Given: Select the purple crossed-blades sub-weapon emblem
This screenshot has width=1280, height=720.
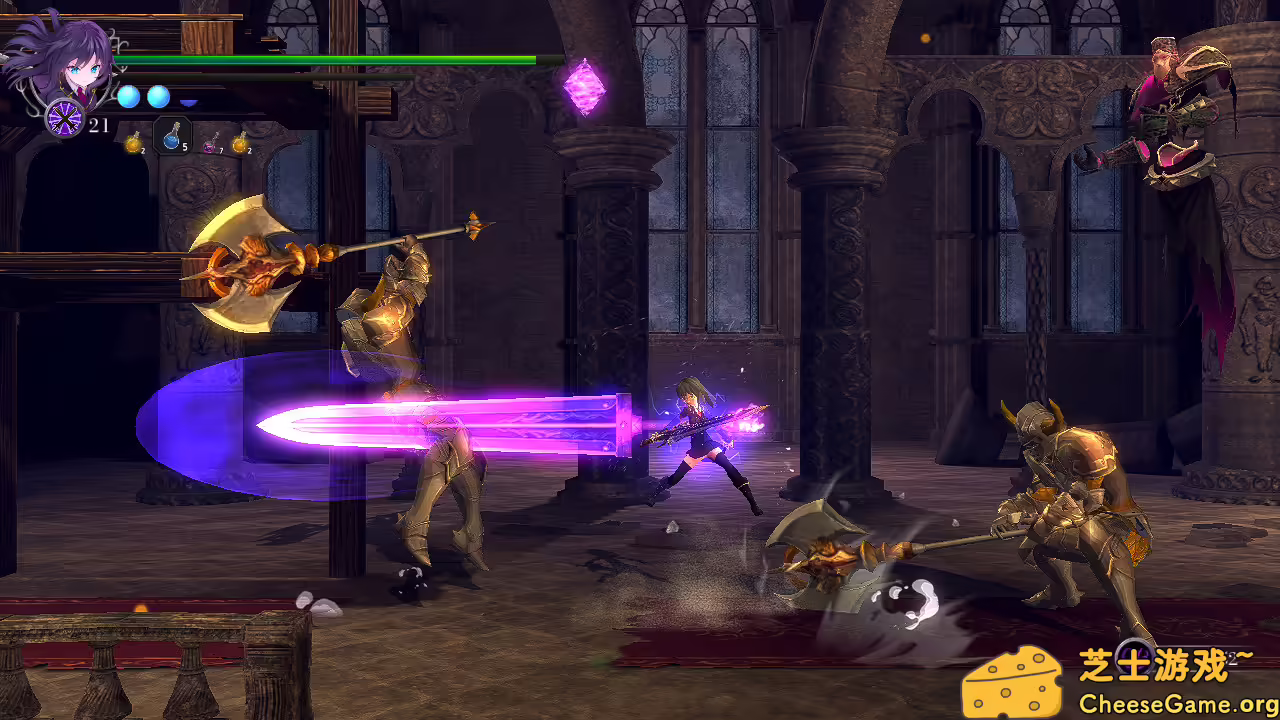Looking at the screenshot, I should tap(65, 119).
